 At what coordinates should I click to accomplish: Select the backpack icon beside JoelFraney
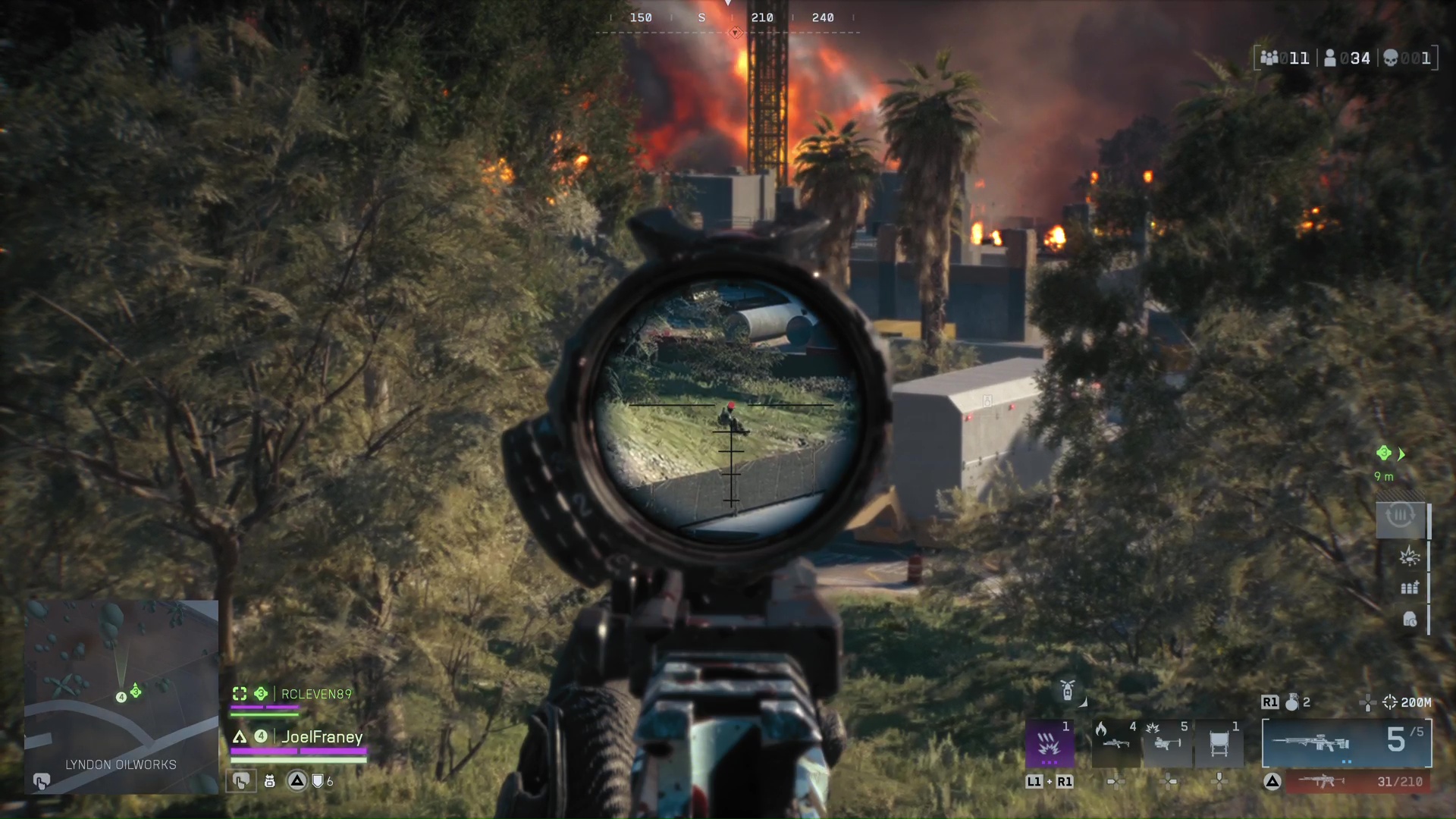point(269,780)
